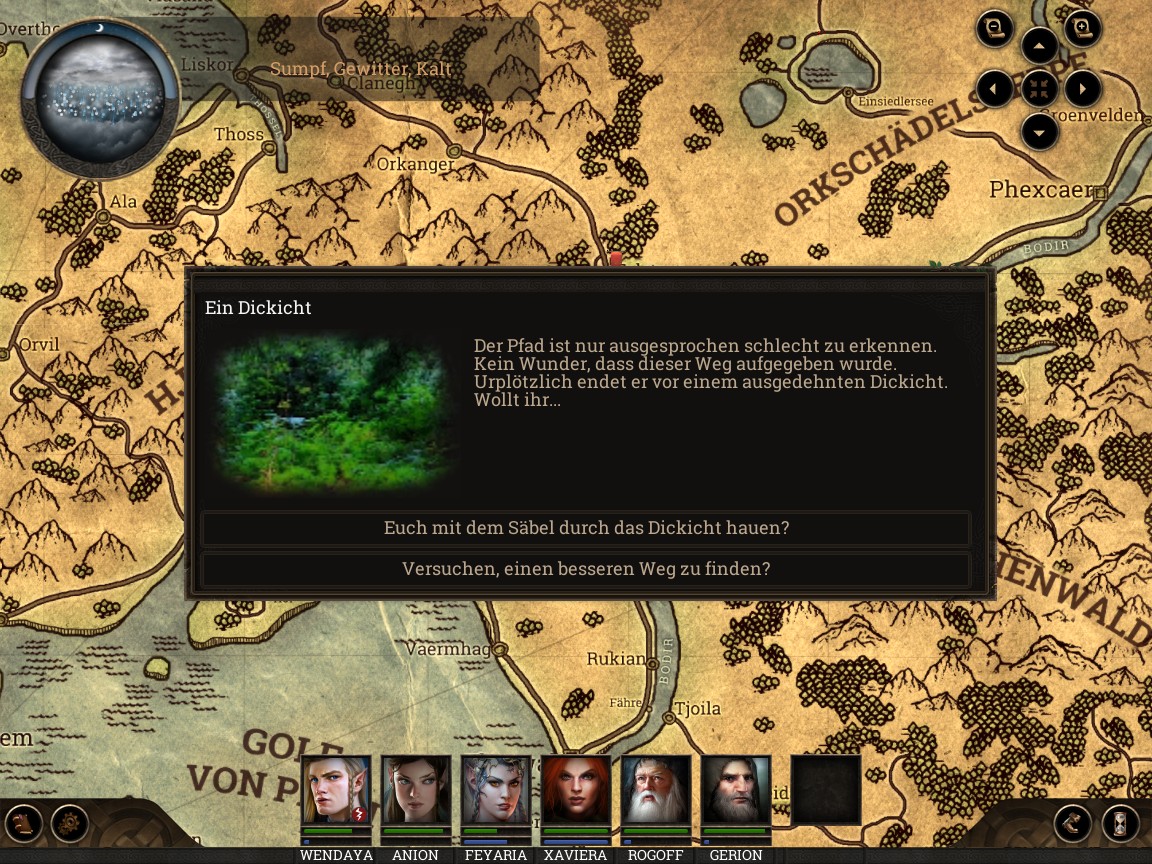Pan the map upward with the up arrow

click(1040, 46)
